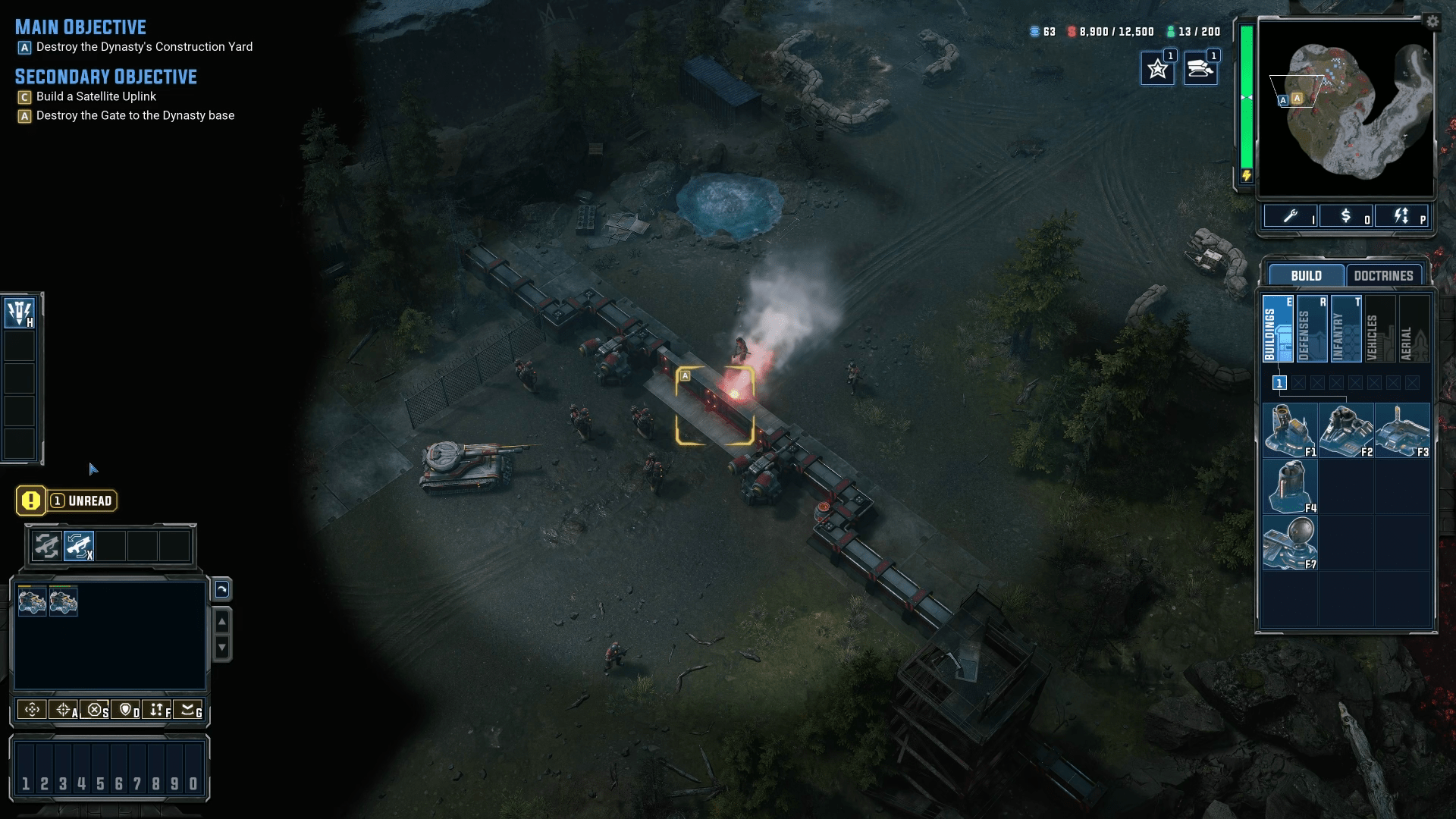Click the star badge showing 1 near the resources
This screenshot has width=1456, height=819.
[x=1158, y=67]
